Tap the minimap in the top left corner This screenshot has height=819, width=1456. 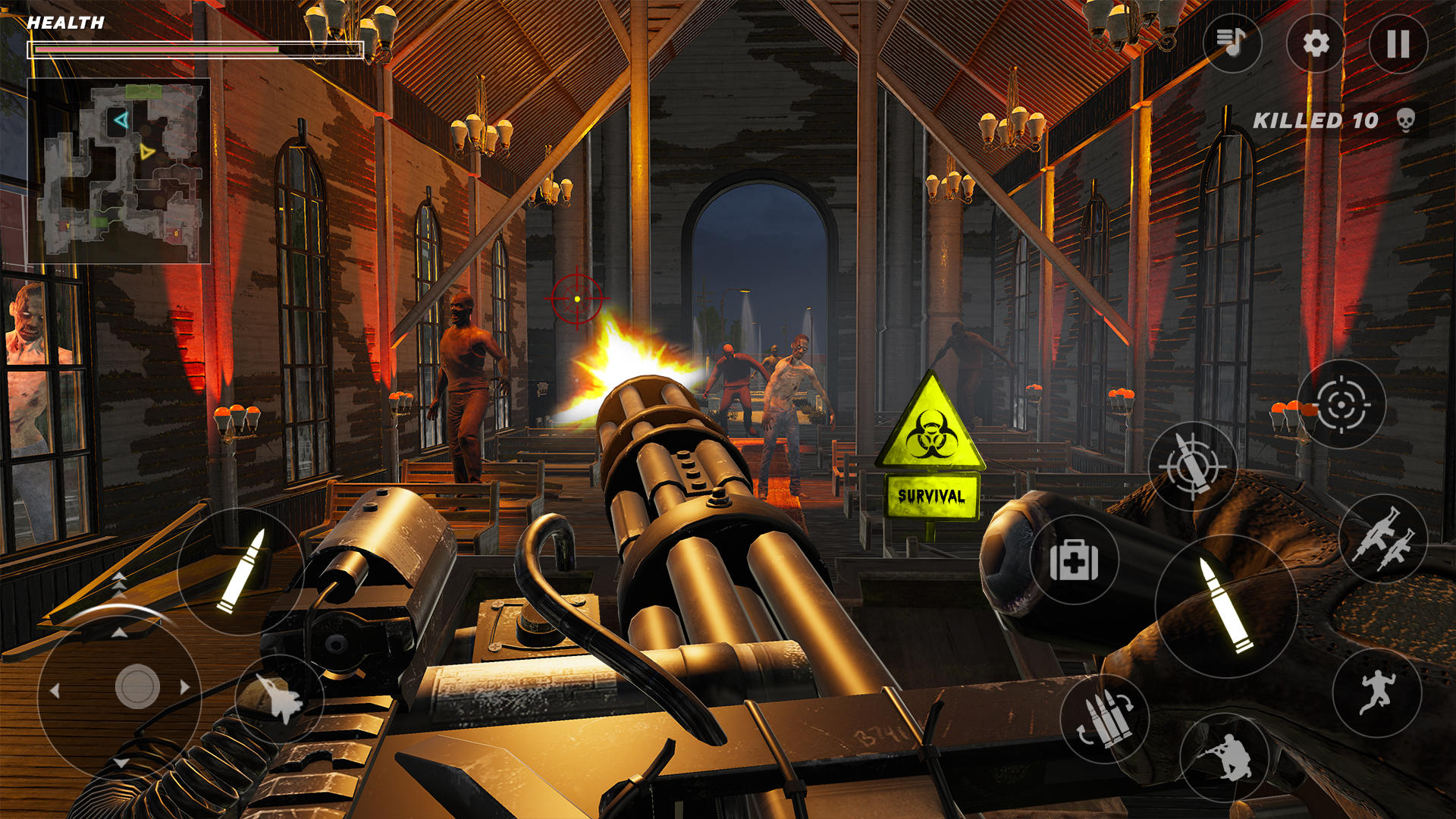119,168
